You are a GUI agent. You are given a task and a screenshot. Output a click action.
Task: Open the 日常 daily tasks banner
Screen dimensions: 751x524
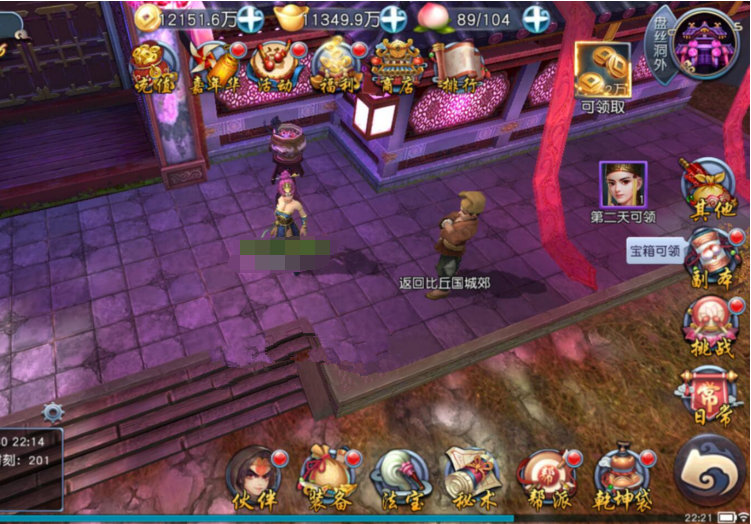(708, 396)
